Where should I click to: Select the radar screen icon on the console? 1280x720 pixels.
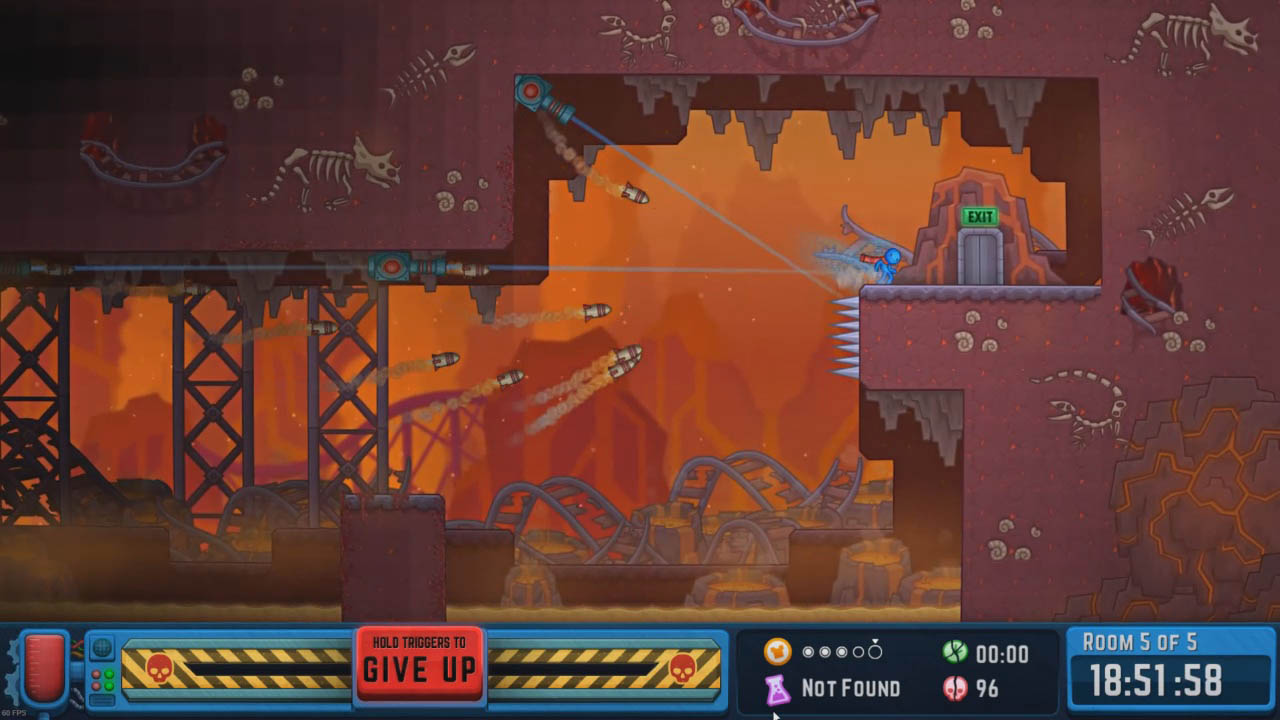102,647
